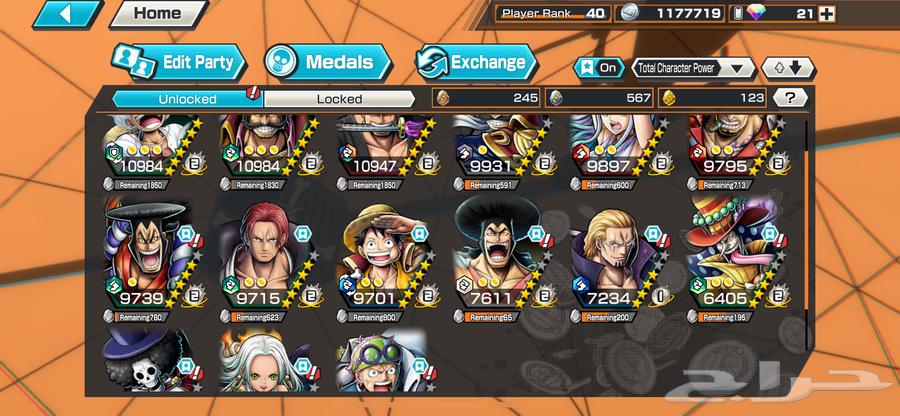Viewport: 900px width, 416px height.
Task: Select the Luffy card with 9701 power
Action: (x=380, y=250)
